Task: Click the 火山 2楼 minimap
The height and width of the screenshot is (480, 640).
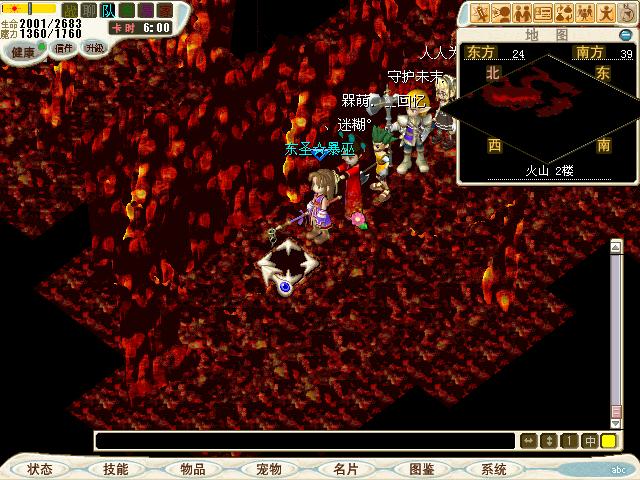Action: [x=548, y=110]
